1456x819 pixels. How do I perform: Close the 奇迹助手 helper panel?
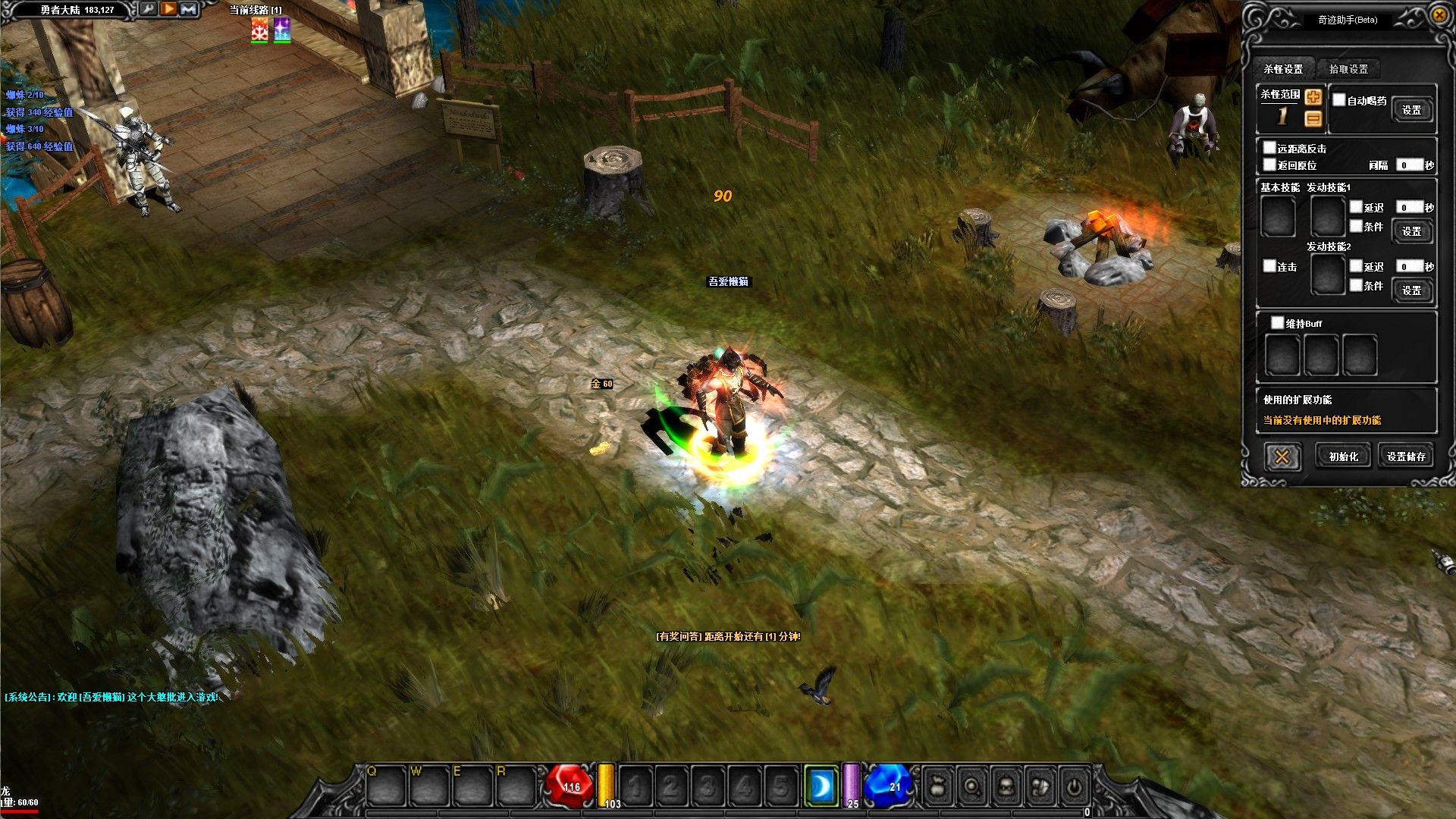[1439, 15]
